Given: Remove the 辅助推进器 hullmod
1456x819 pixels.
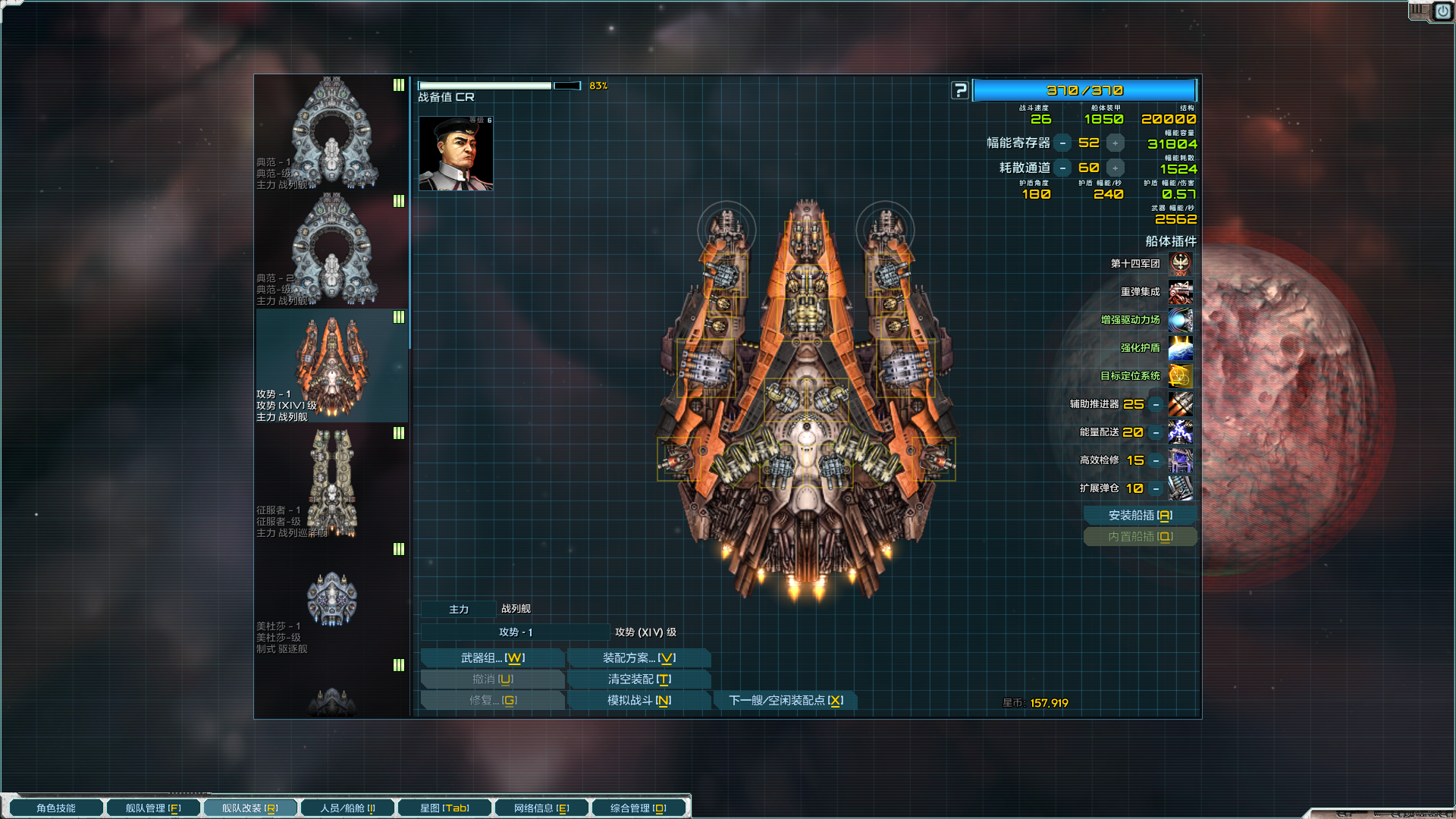Looking at the screenshot, I should tap(1156, 405).
